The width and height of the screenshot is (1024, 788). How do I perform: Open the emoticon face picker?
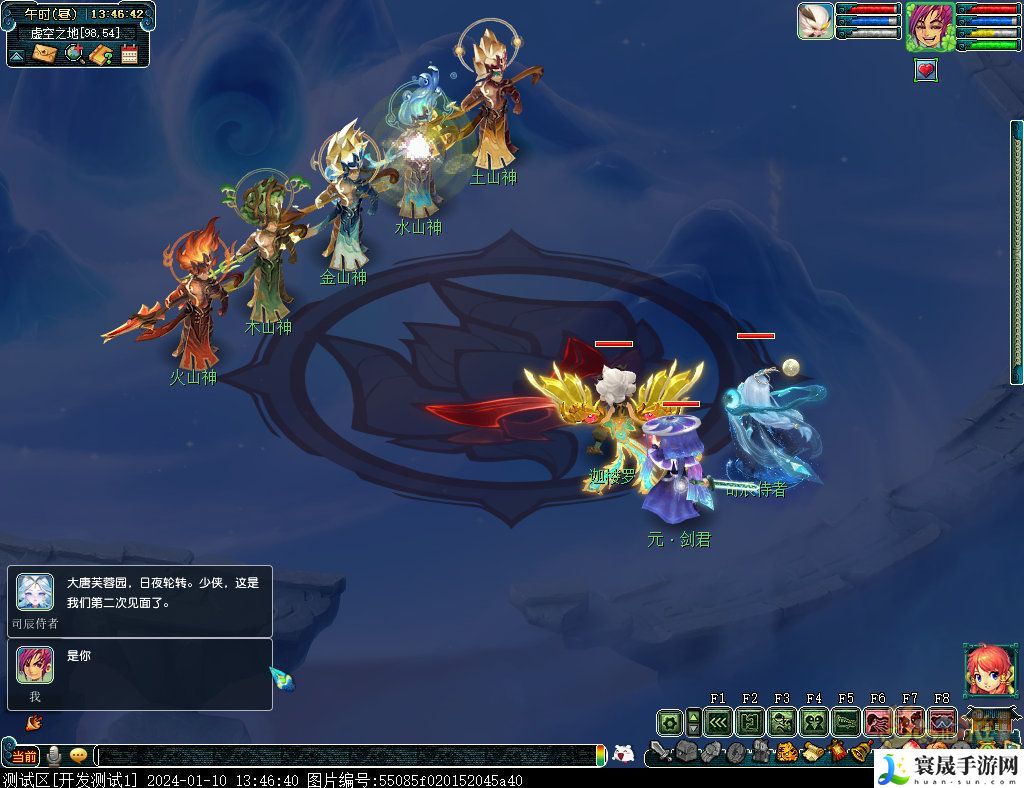623,753
